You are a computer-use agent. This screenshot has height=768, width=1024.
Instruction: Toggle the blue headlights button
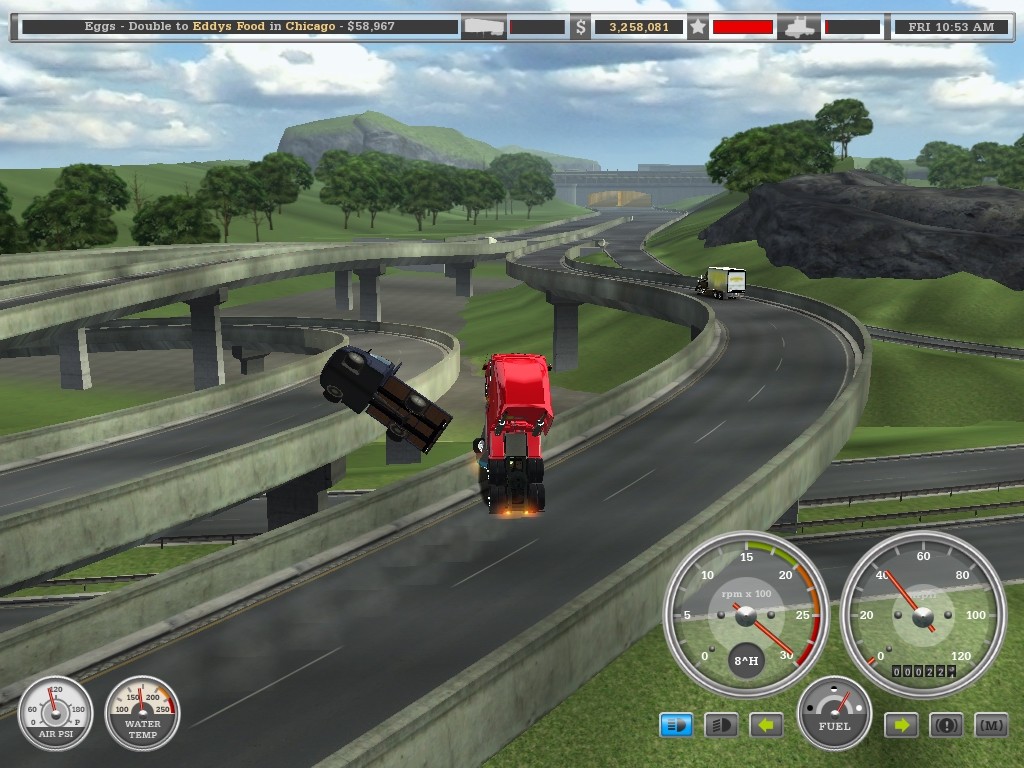[x=676, y=725]
